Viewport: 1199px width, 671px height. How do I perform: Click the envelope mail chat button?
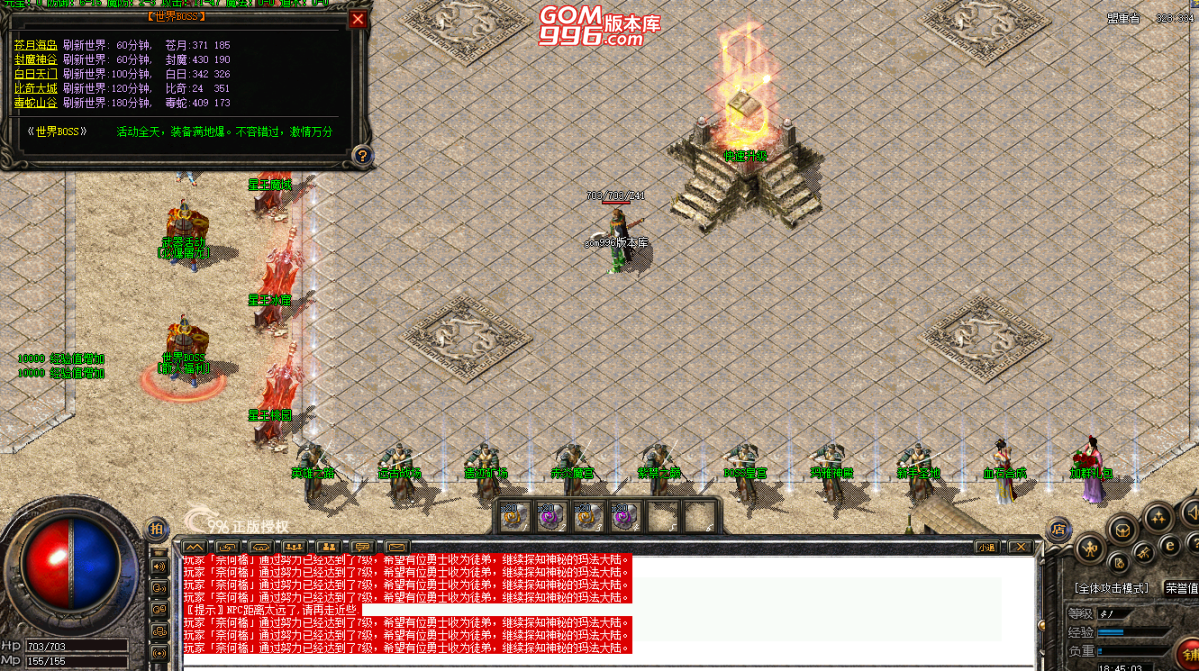(397, 547)
